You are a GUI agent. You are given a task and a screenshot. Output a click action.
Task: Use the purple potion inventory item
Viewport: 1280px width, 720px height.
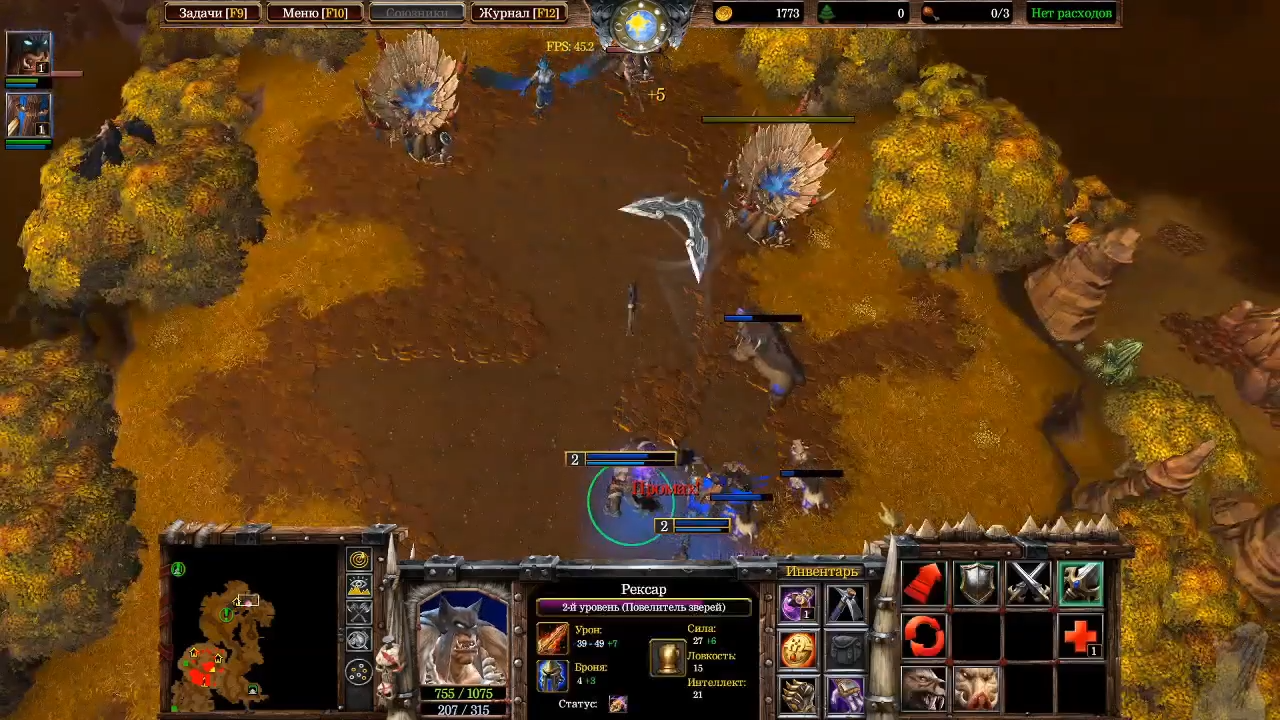tap(798, 603)
